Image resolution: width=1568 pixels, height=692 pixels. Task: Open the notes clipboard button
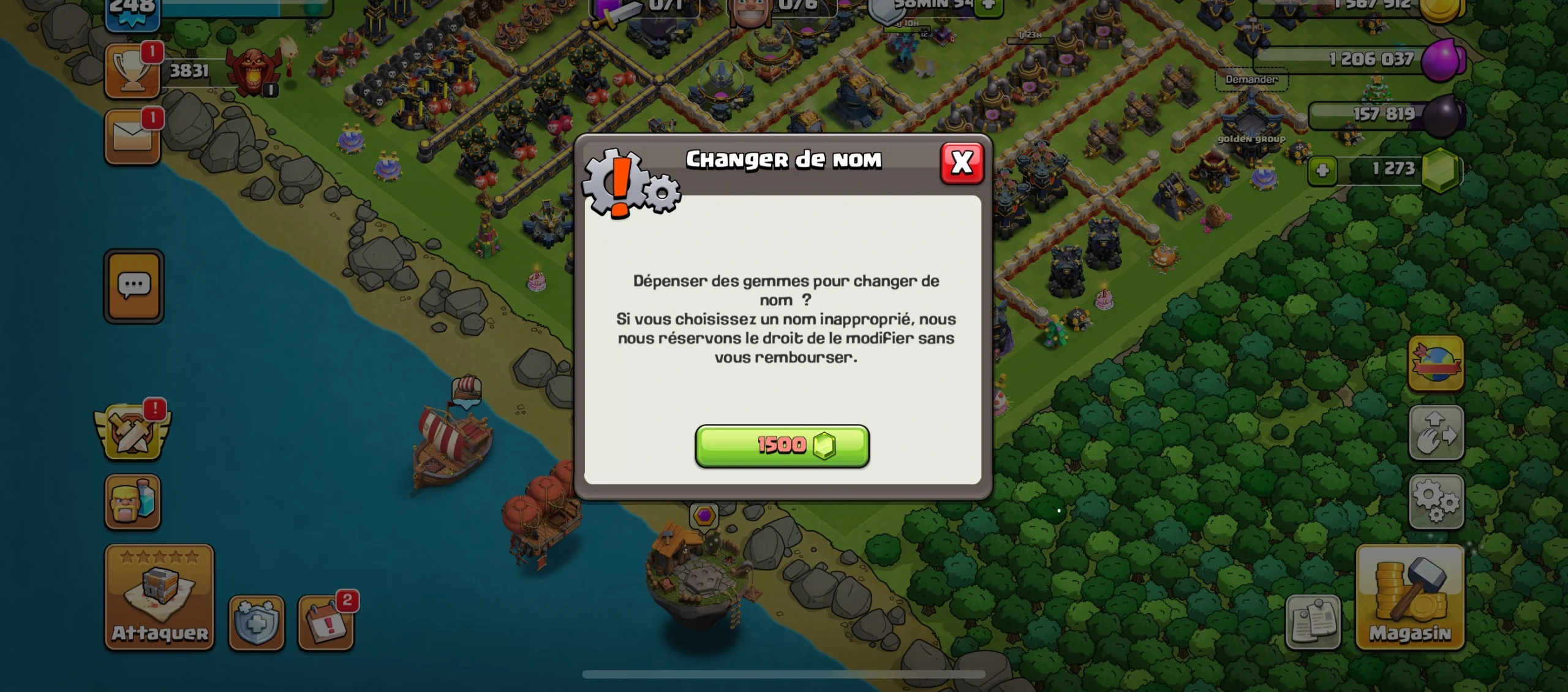[x=1313, y=623]
